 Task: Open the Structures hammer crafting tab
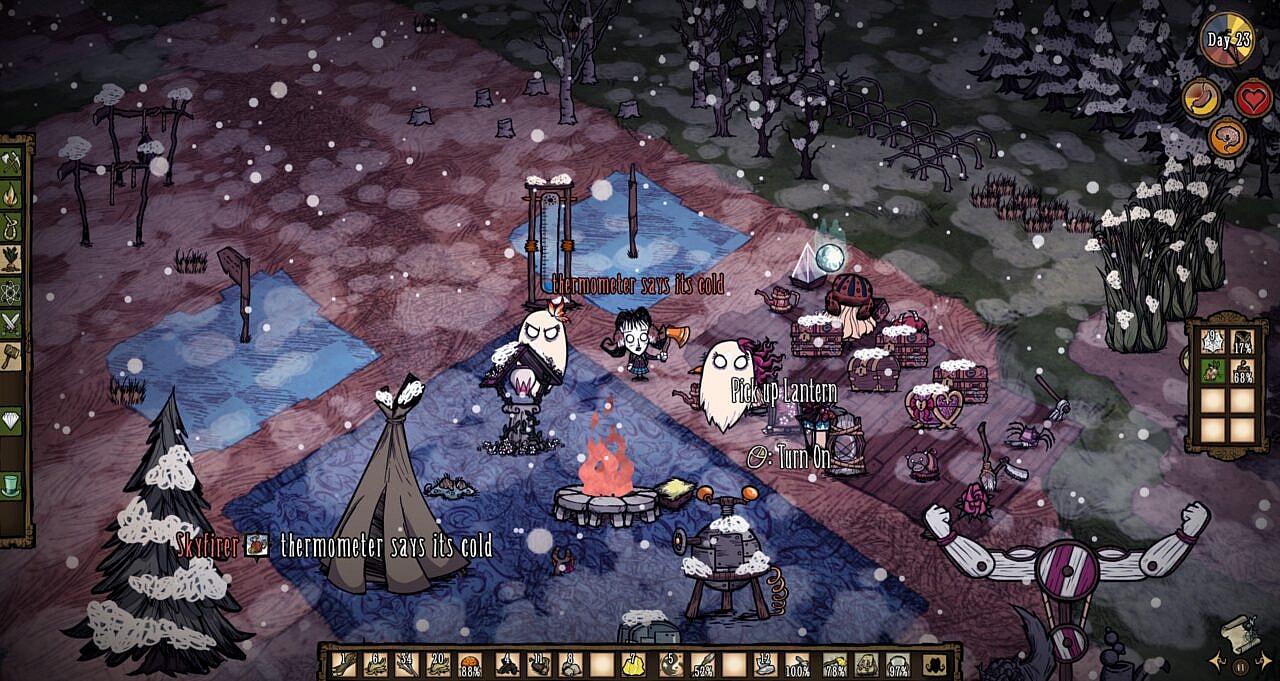click(11, 354)
